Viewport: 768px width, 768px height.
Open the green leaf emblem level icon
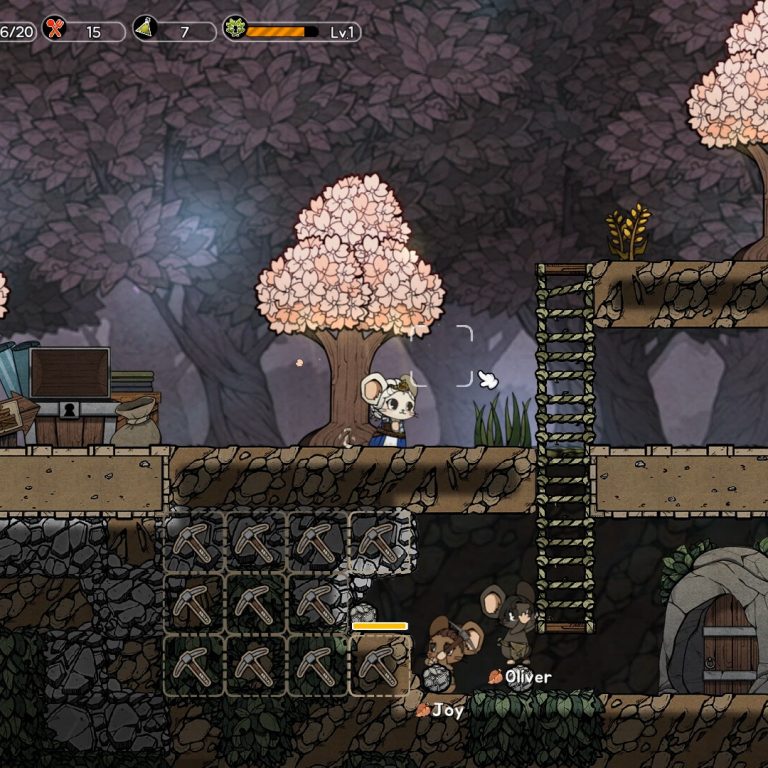click(x=235, y=29)
